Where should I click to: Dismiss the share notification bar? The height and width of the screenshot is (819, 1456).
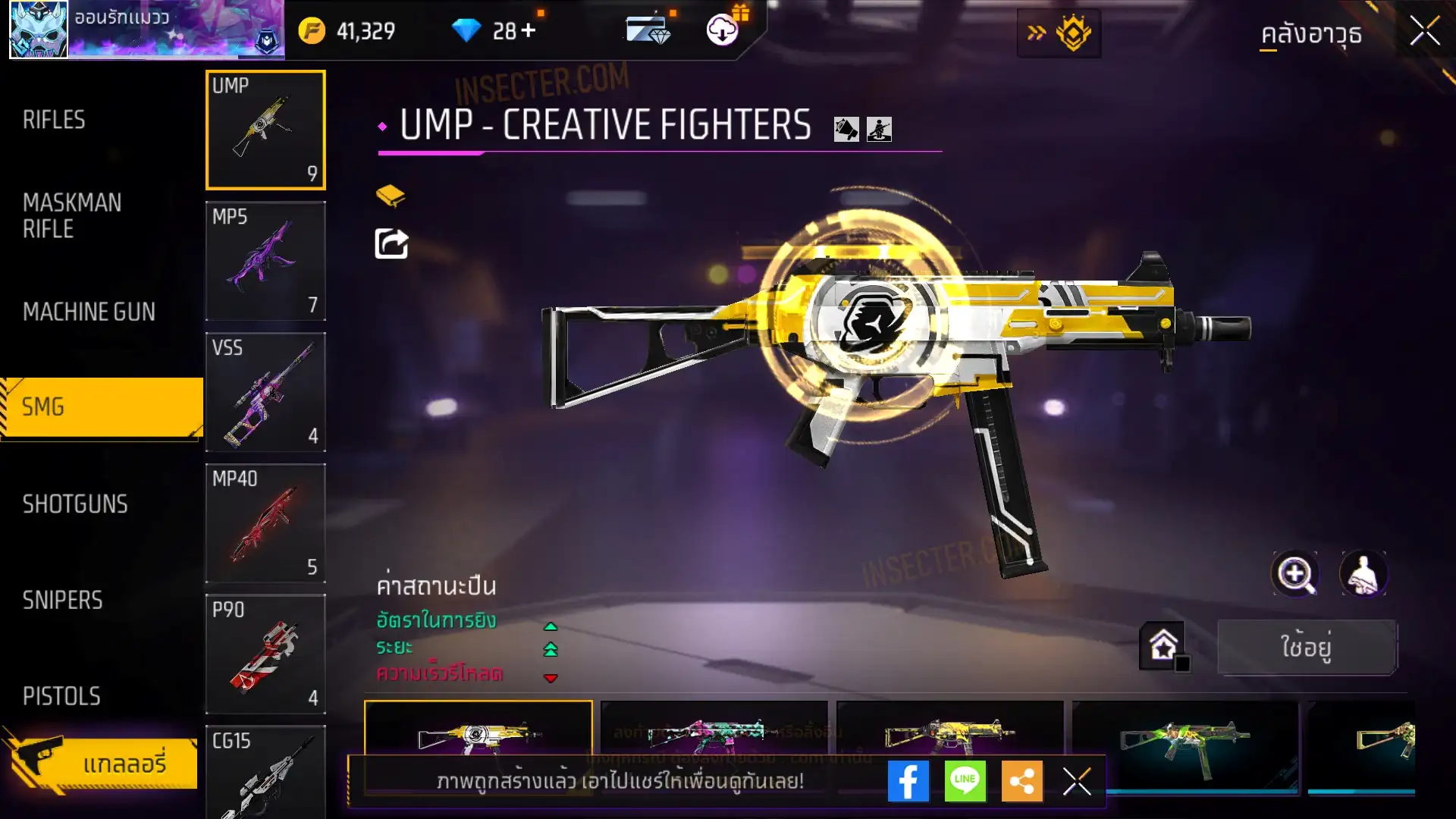click(1076, 781)
